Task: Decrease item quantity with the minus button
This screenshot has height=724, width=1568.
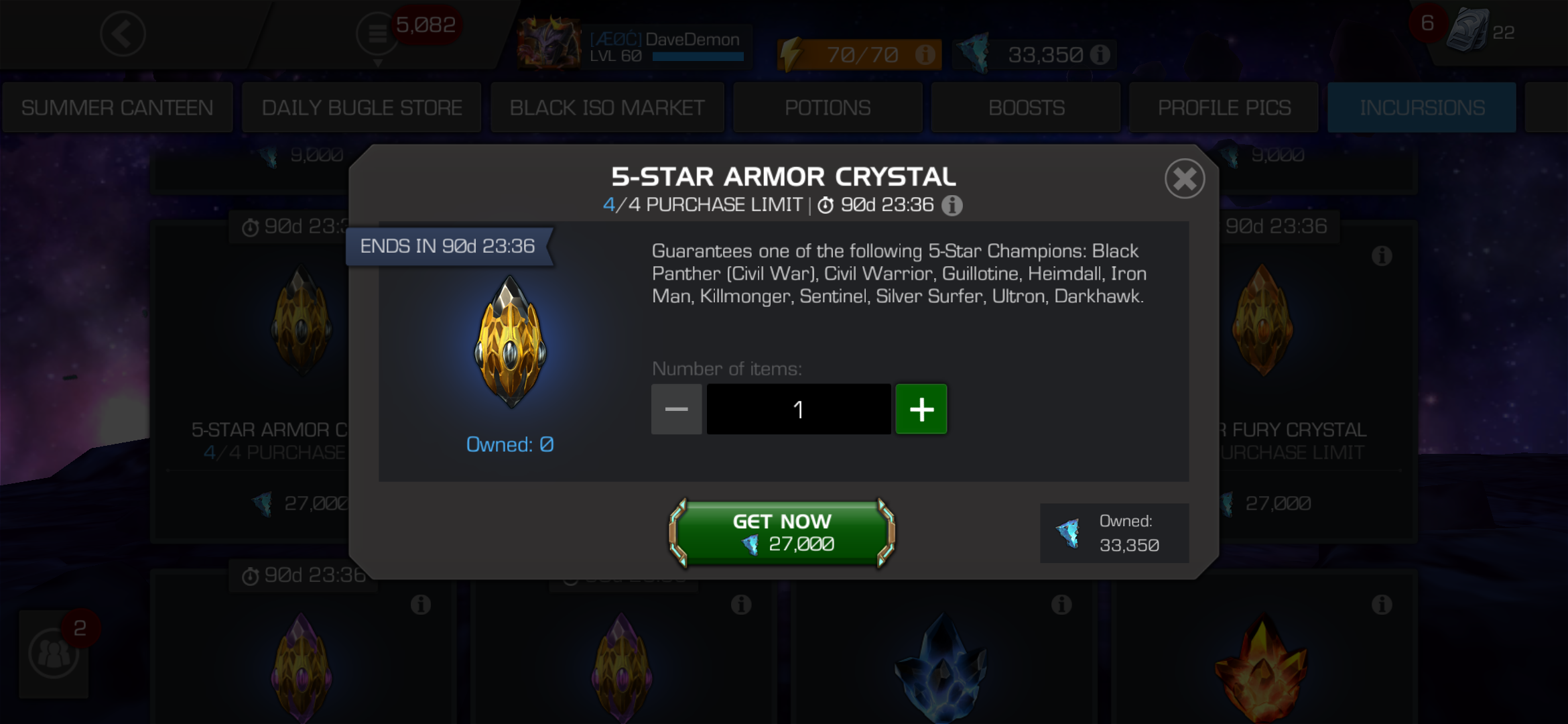Action: tap(676, 409)
